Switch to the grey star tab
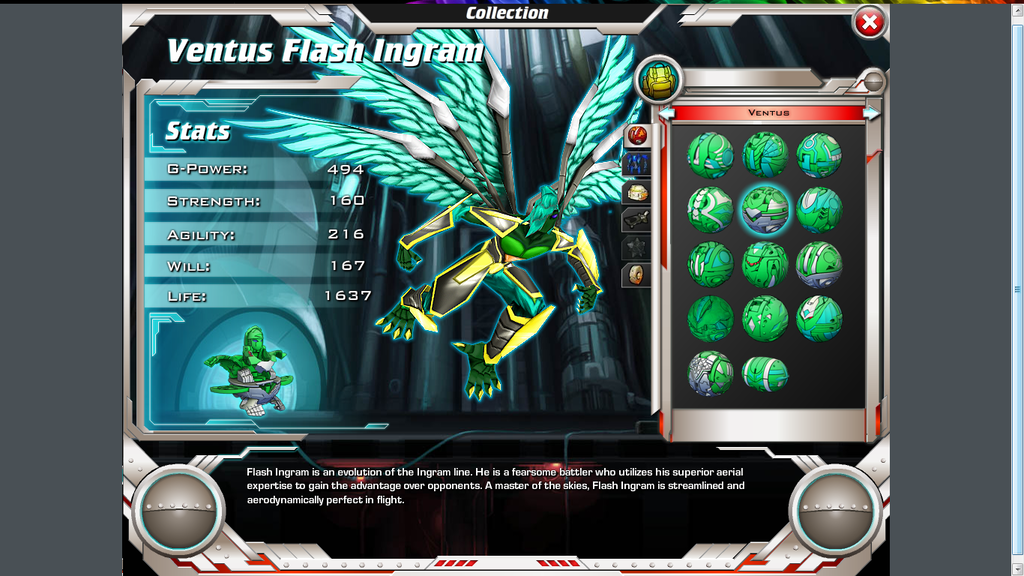Screen dimensions: 1024x576 click(x=637, y=246)
